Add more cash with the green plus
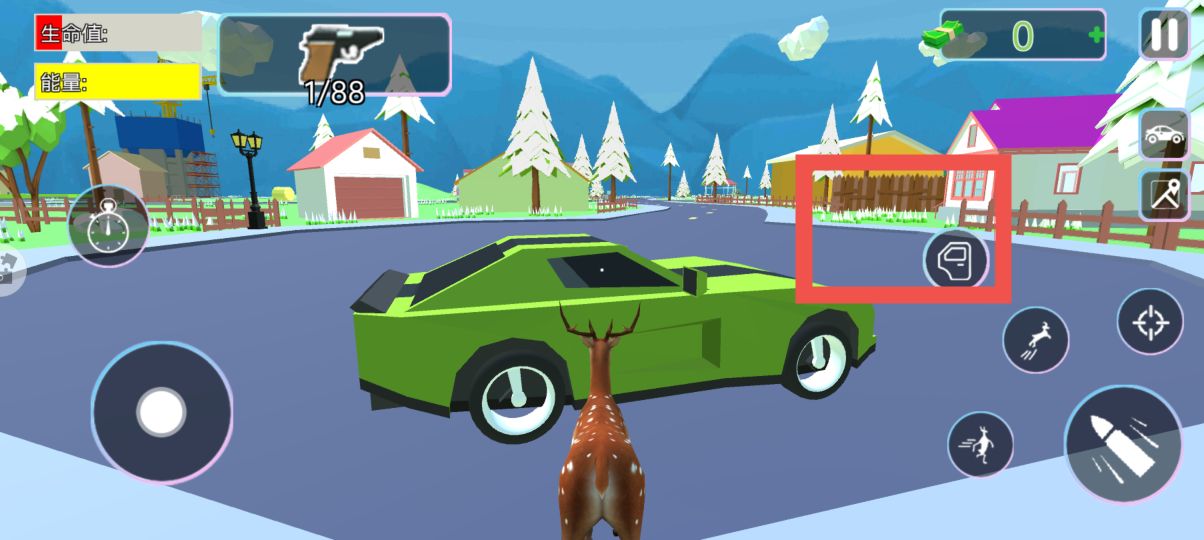 [1096, 36]
